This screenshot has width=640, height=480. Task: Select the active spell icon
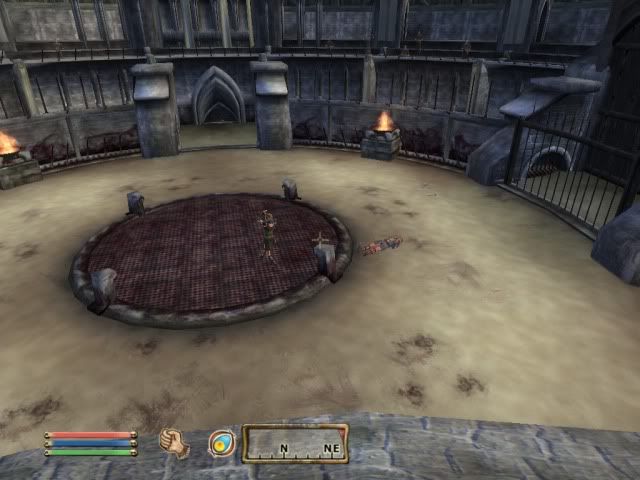[221, 443]
